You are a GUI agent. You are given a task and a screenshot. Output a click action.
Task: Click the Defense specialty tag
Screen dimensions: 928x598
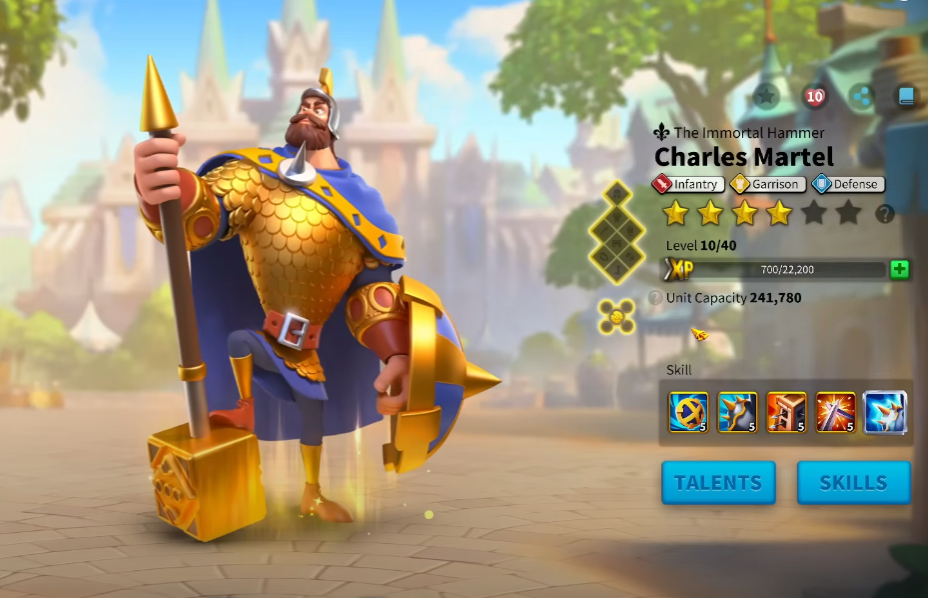[x=847, y=184]
